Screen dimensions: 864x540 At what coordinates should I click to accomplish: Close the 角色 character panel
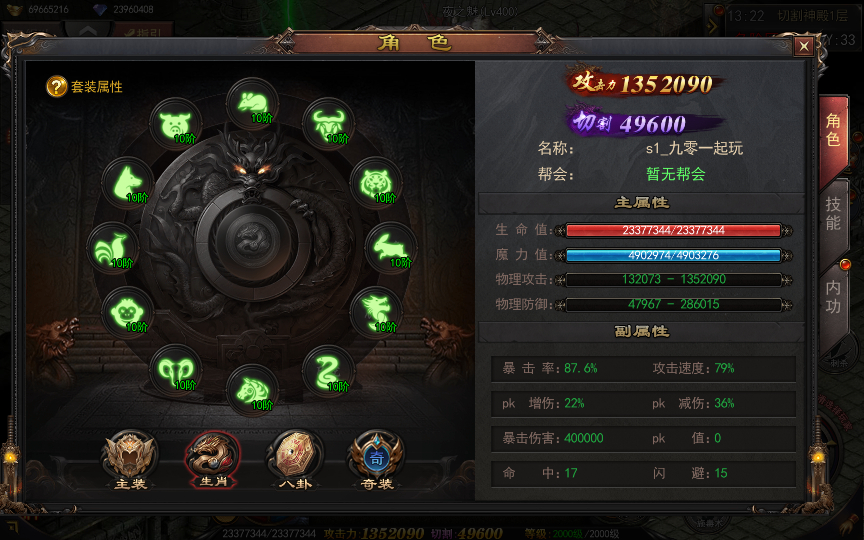tap(804, 46)
